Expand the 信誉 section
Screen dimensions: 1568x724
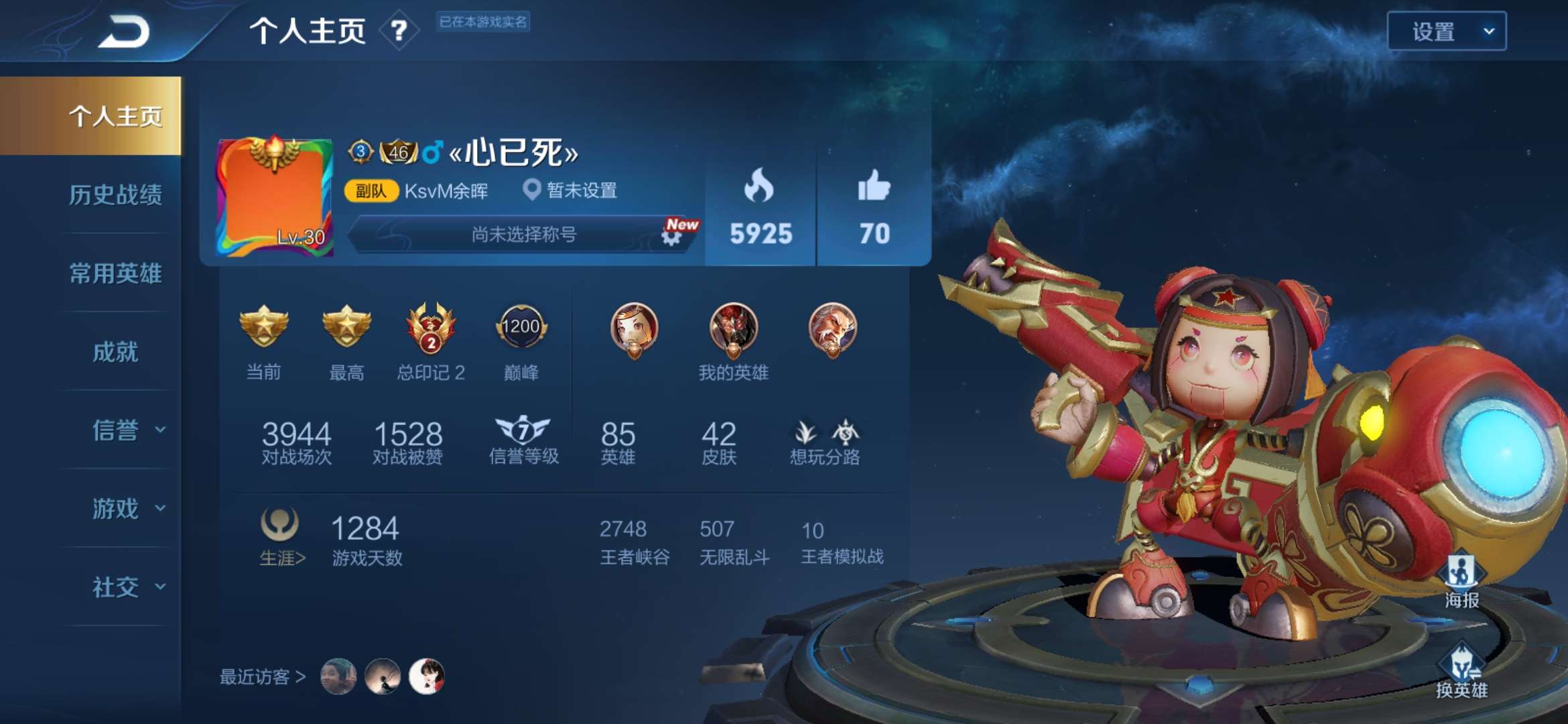tap(127, 430)
